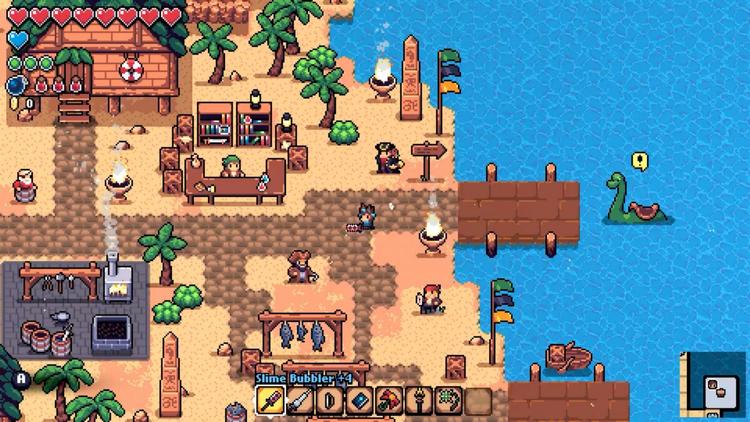Viewport: 750px width, 422px height.
Task: Choose the green vine whip slot
Action: pos(448,401)
